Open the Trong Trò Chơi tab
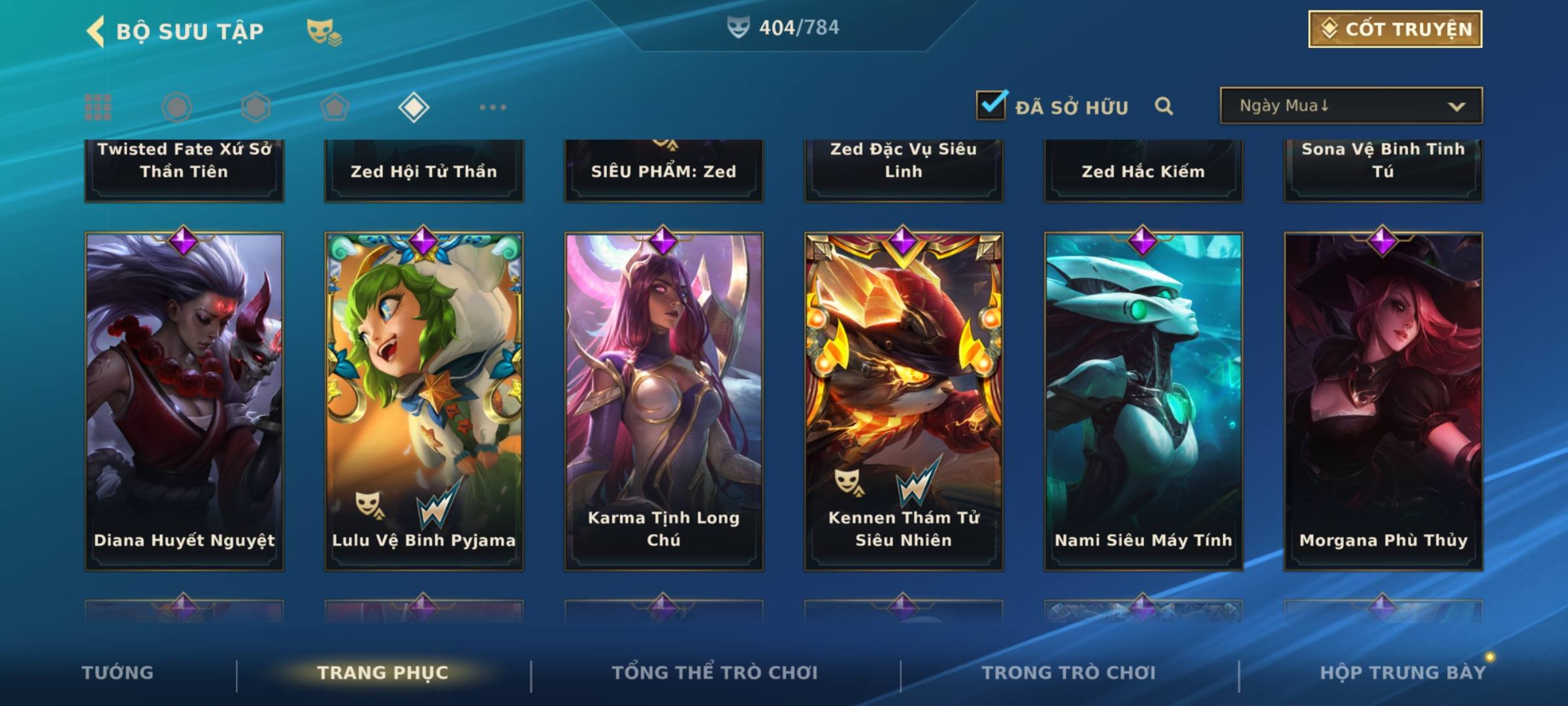 [x=1069, y=673]
